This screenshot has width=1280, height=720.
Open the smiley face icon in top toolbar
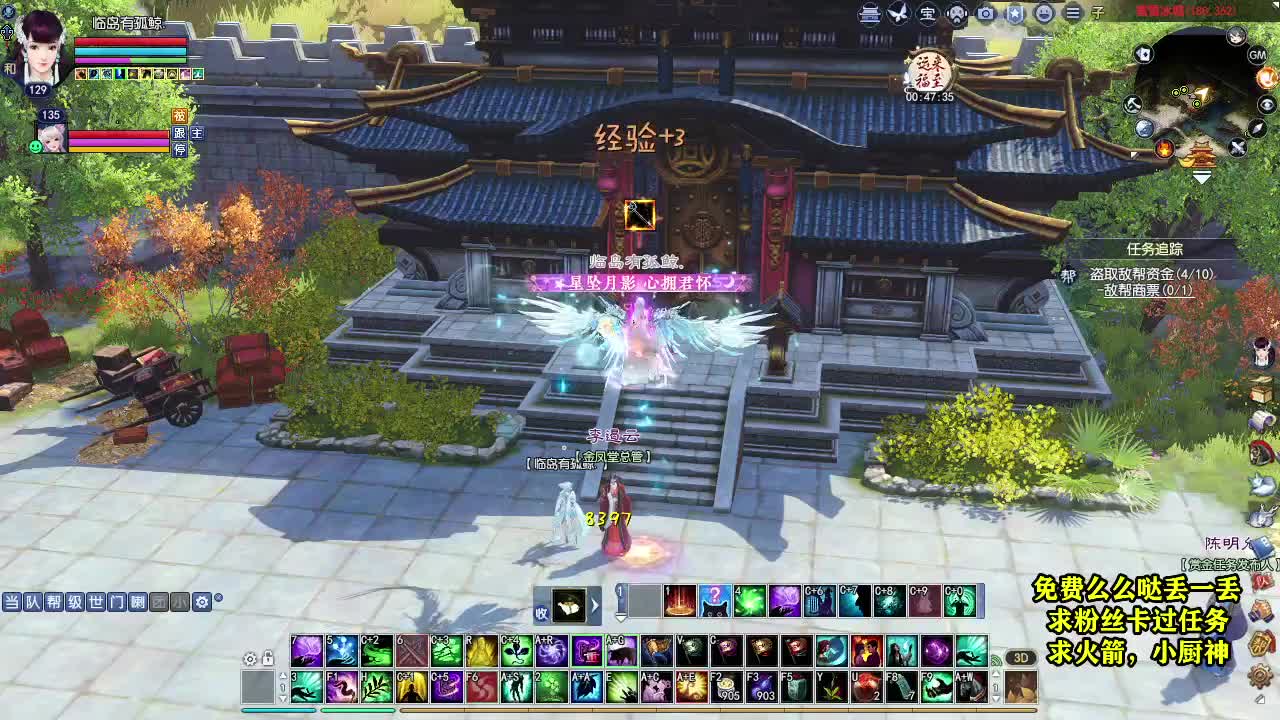click(x=1042, y=12)
